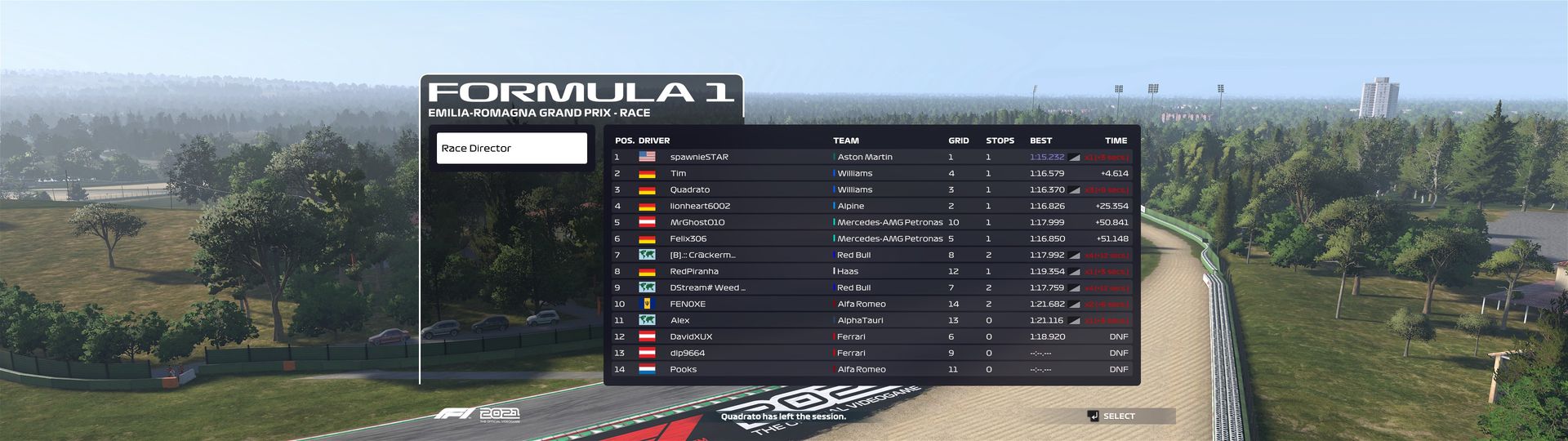Screen dimensions: 1568x441
Task: Highlight DavidXUX's DNF row
Action: point(871,336)
